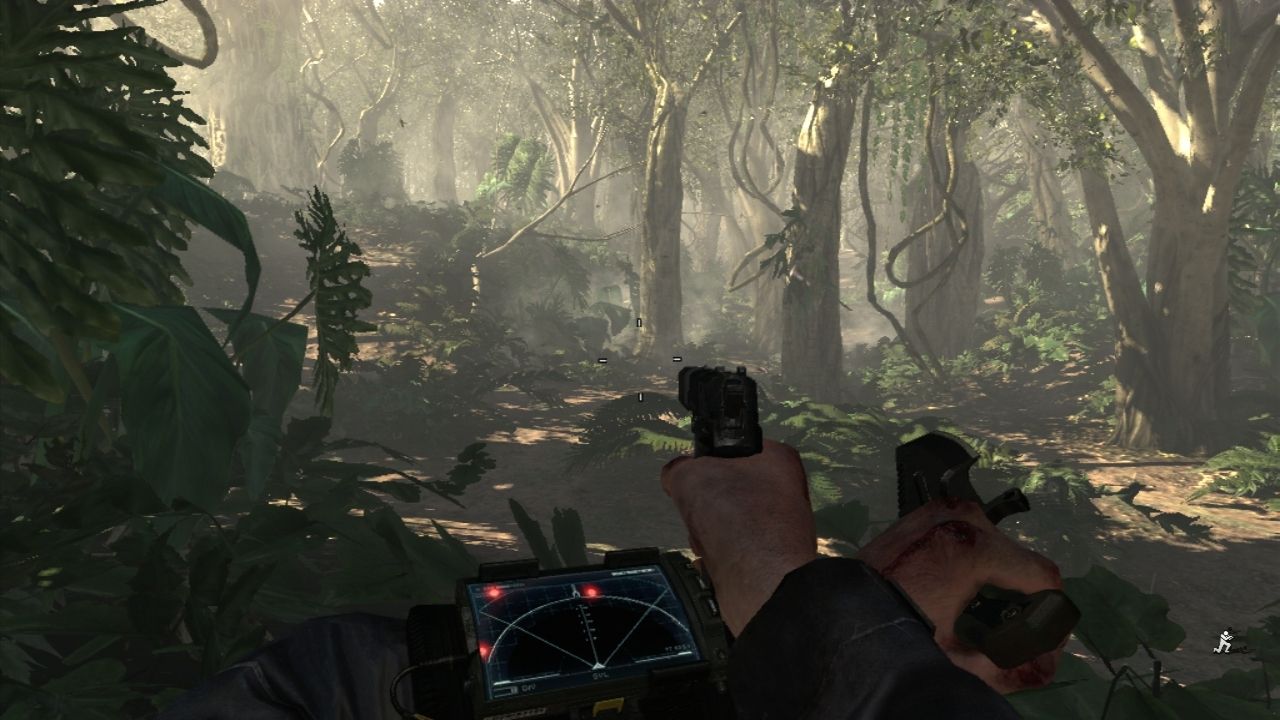Screen dimensions: 1280x720
Task: Click the center dot of the aiming reticle
Action: click(x=639, y=358)
